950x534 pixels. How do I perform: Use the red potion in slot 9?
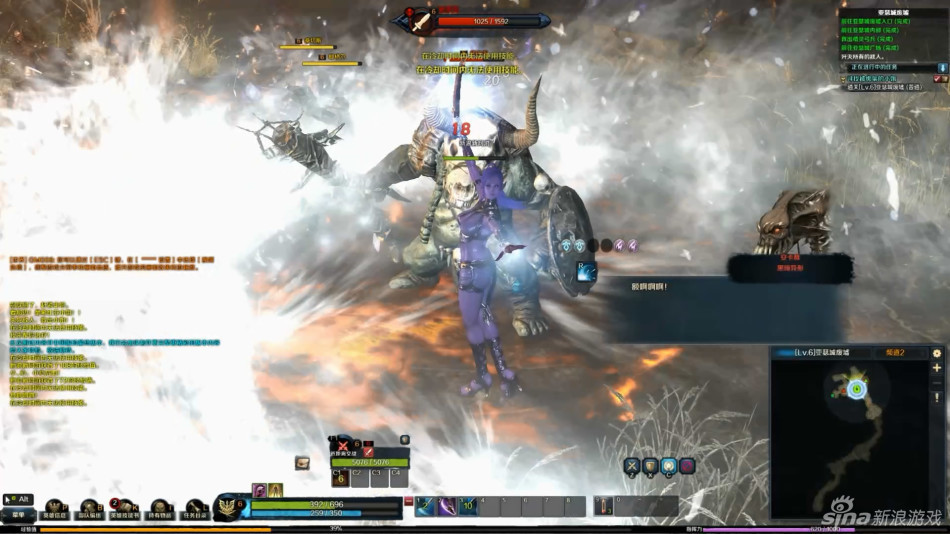(x=604, y=506)
